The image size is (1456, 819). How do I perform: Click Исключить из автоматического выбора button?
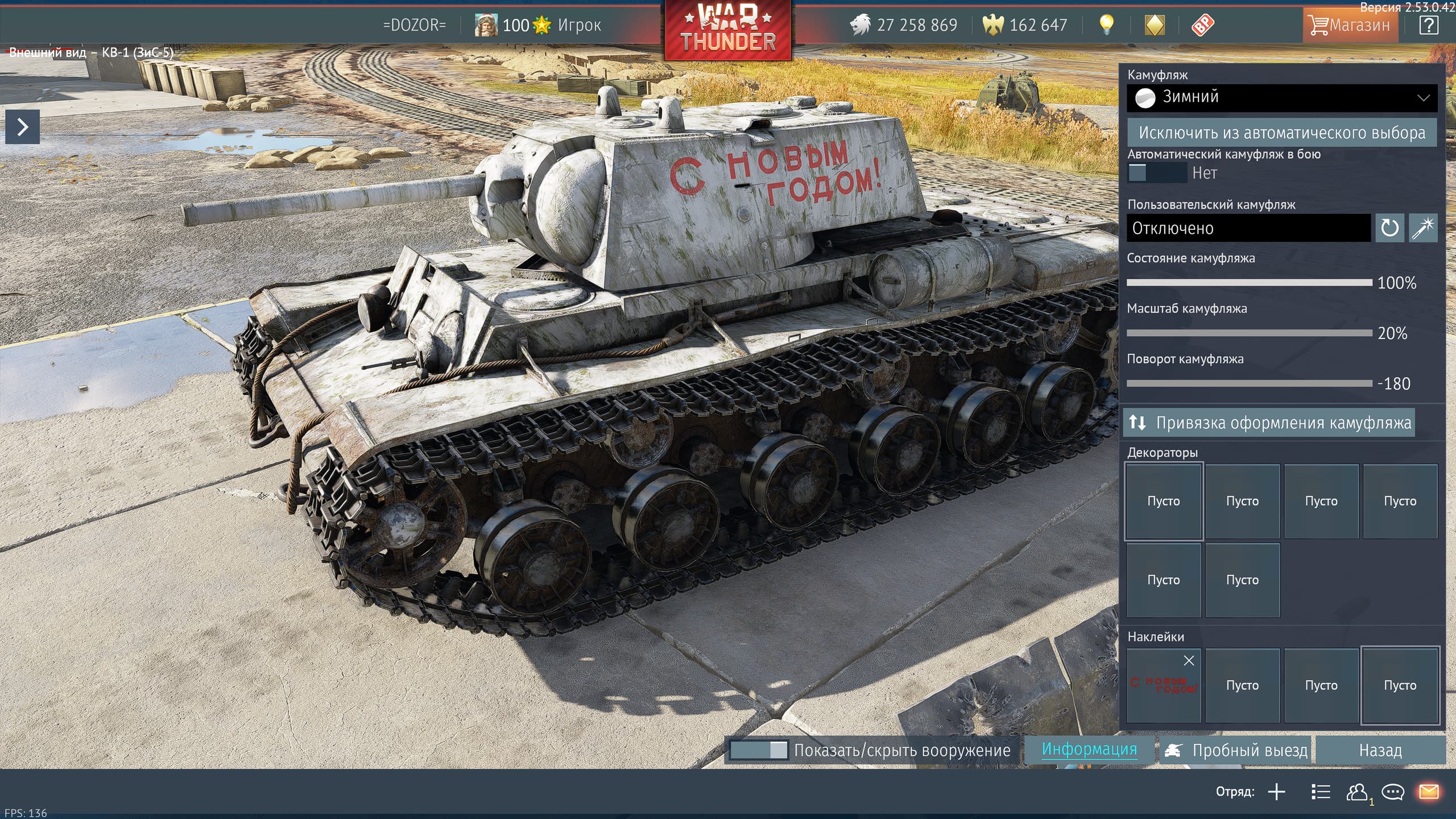1282,133
